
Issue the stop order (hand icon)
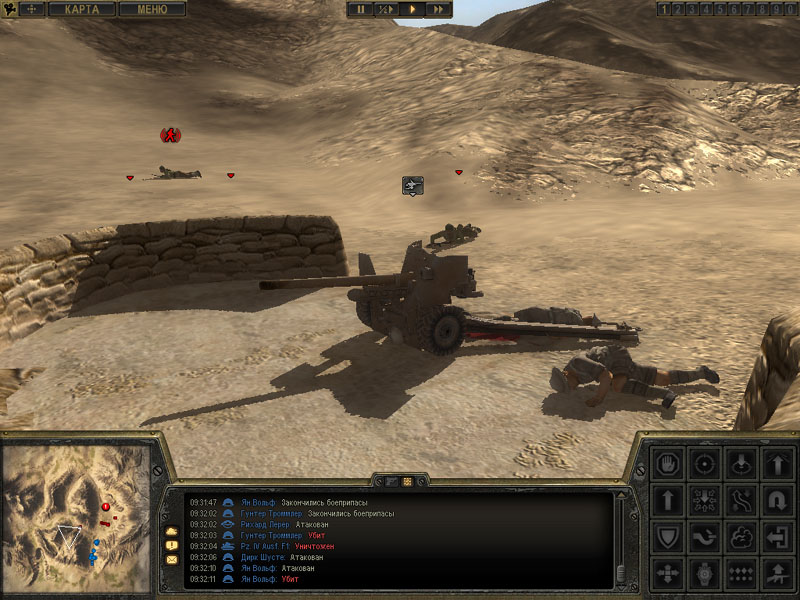tap(667, 464)
